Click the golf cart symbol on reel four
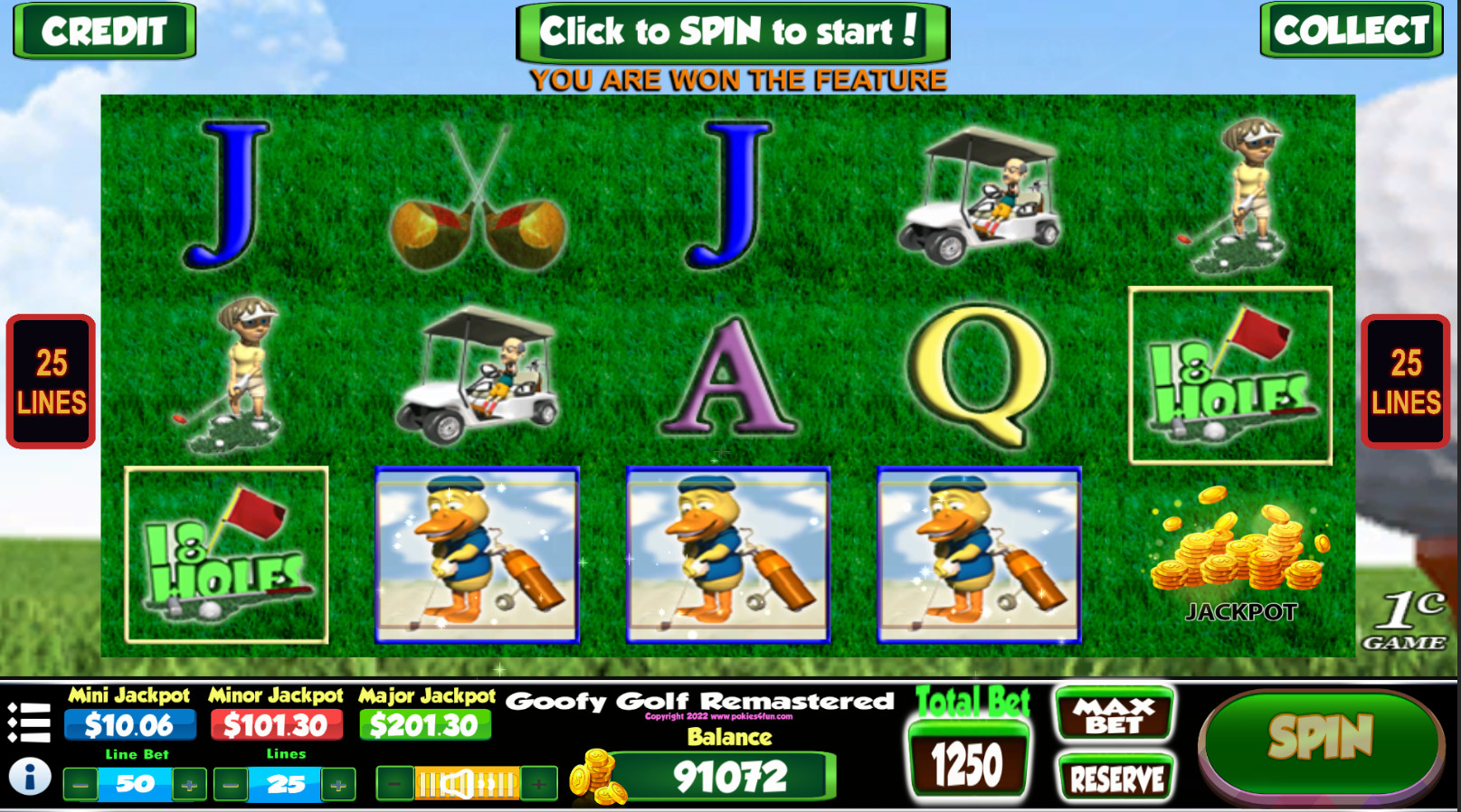The image size is (1461, 812). [980, 197]
